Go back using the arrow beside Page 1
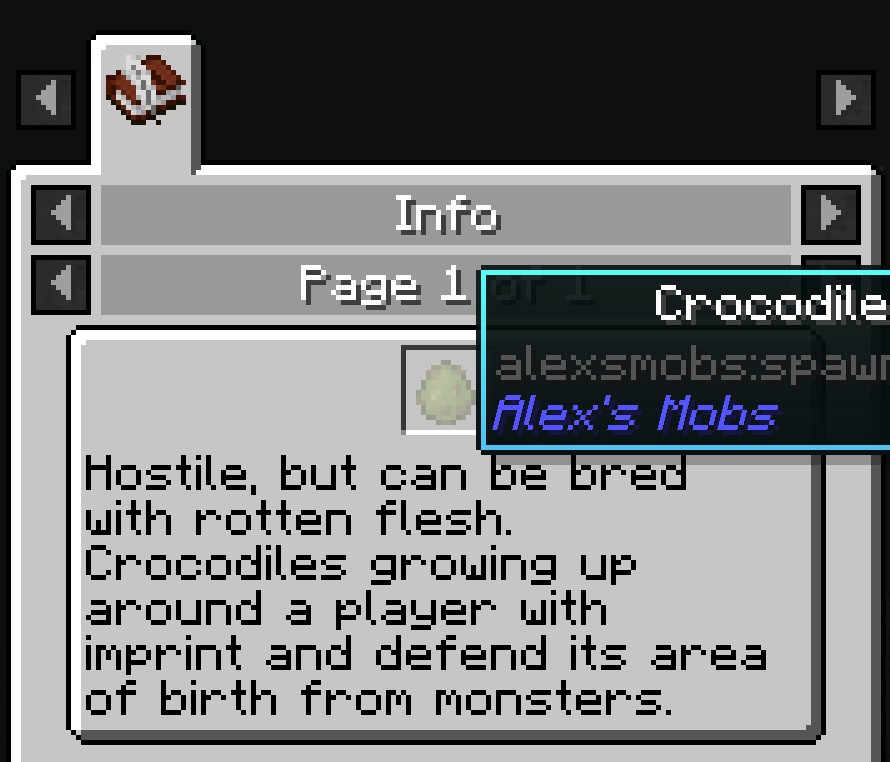Screen dimensions: 890x762 pos(62,286)
